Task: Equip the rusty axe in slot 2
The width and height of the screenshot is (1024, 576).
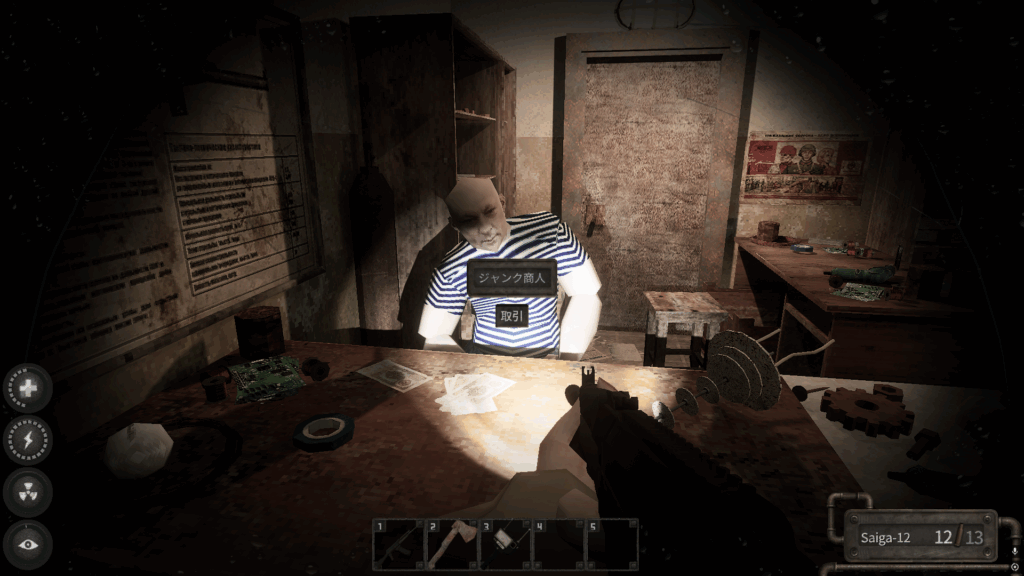Action: 451,545
